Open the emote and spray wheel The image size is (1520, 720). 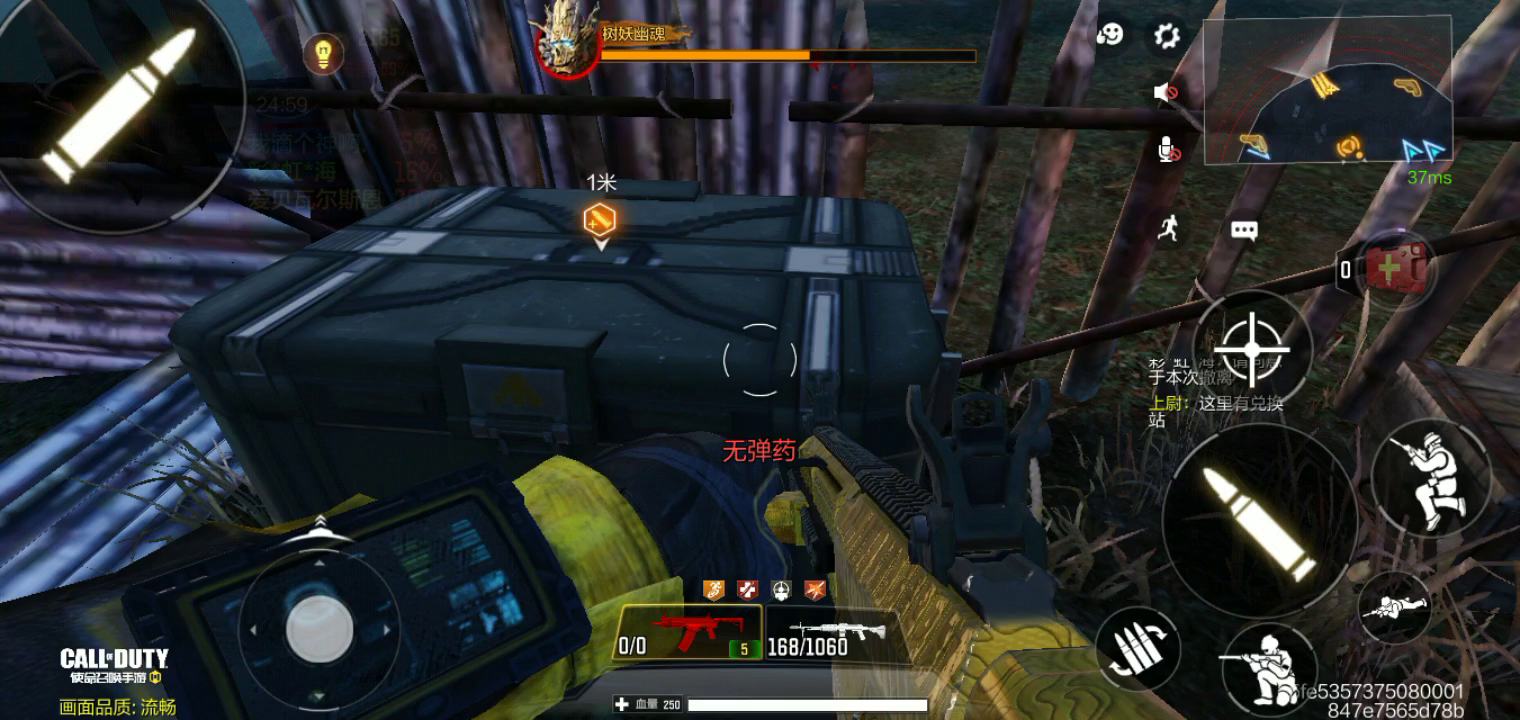[1109, 35]
